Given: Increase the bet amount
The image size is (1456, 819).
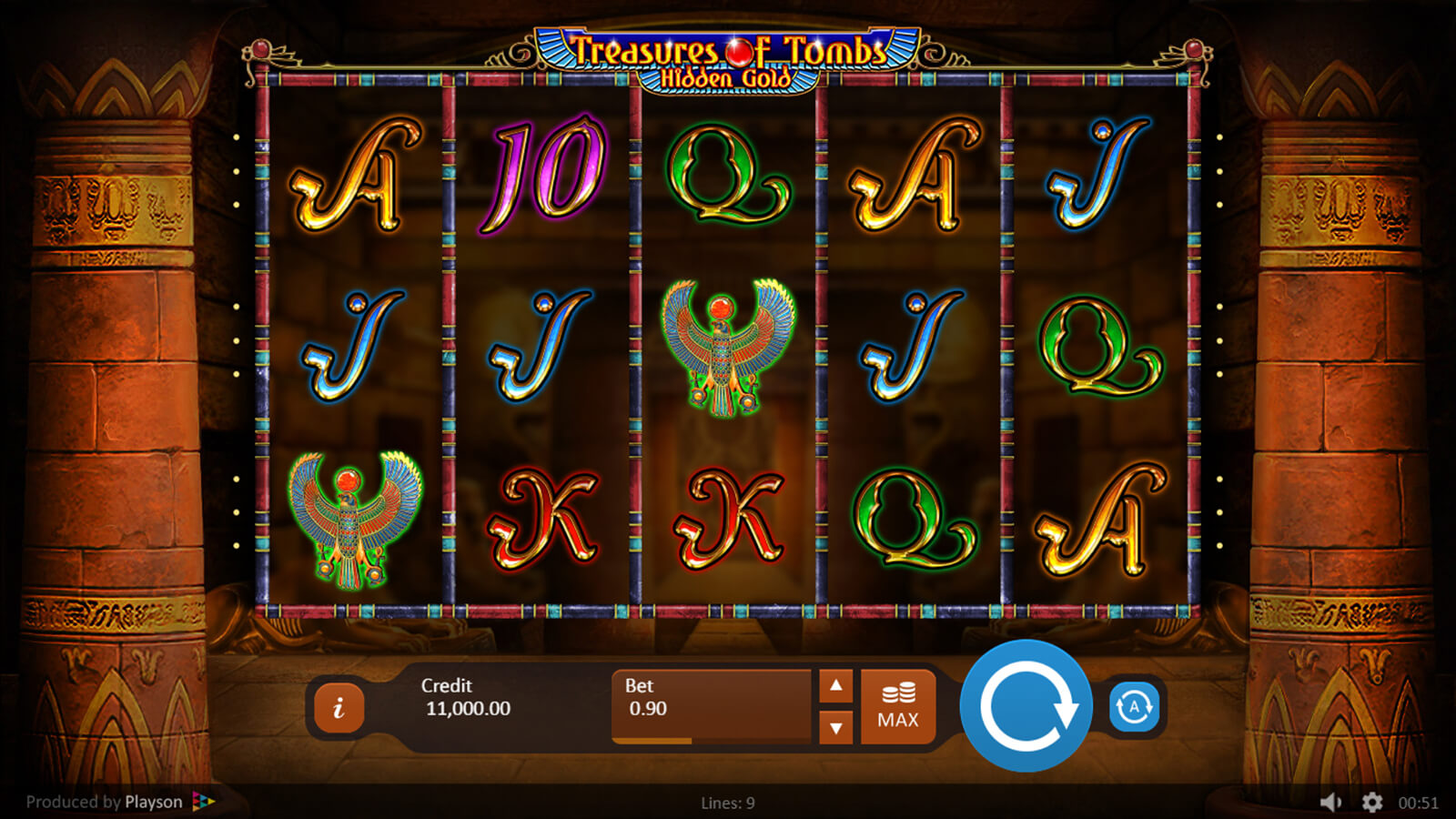Looking at the screenshot, I should point(835,686).
